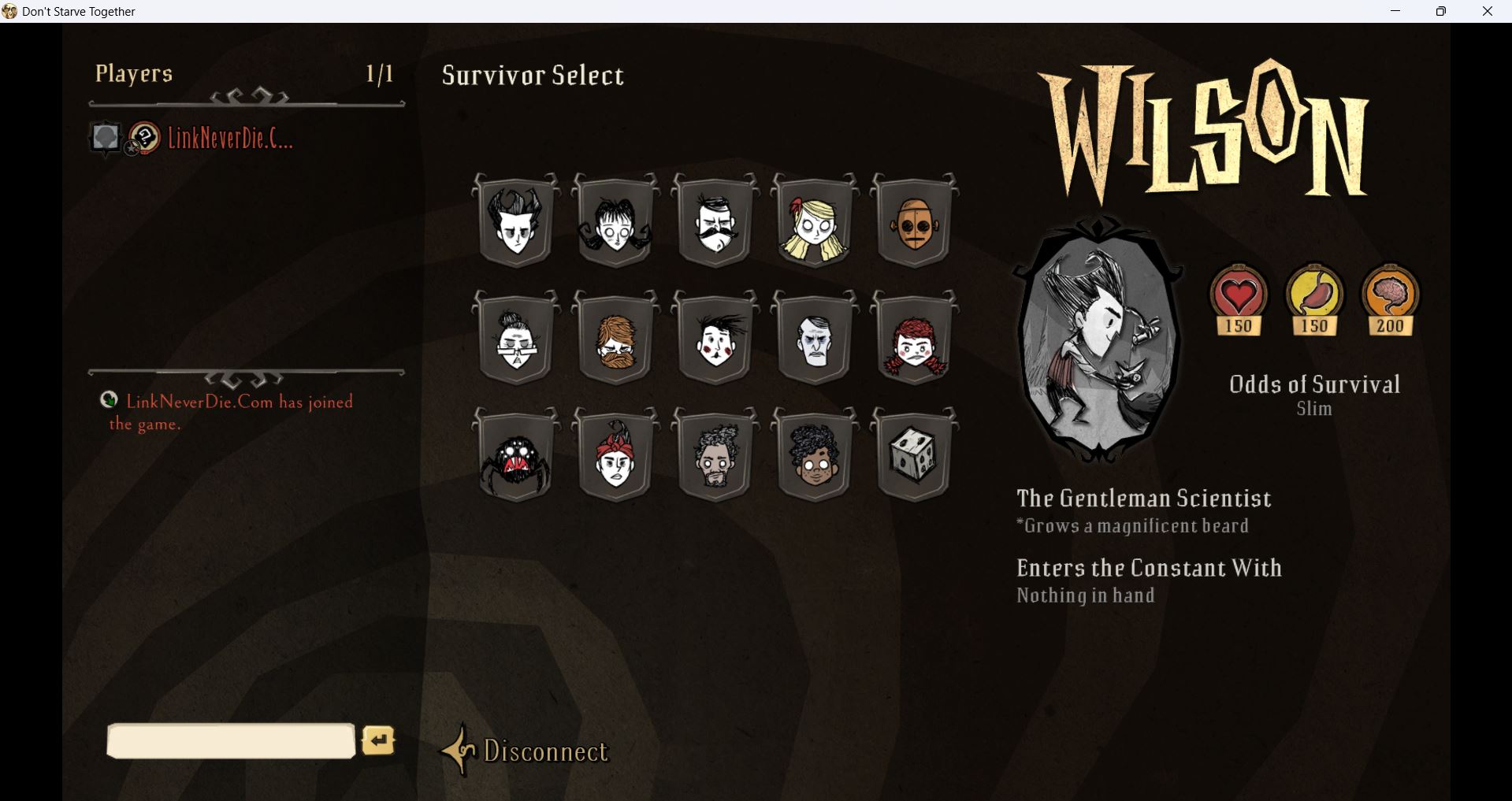The height and width of the screenshot is (801, 1512).
Task: Click the random character dice shield
Action: click(914, 457)
